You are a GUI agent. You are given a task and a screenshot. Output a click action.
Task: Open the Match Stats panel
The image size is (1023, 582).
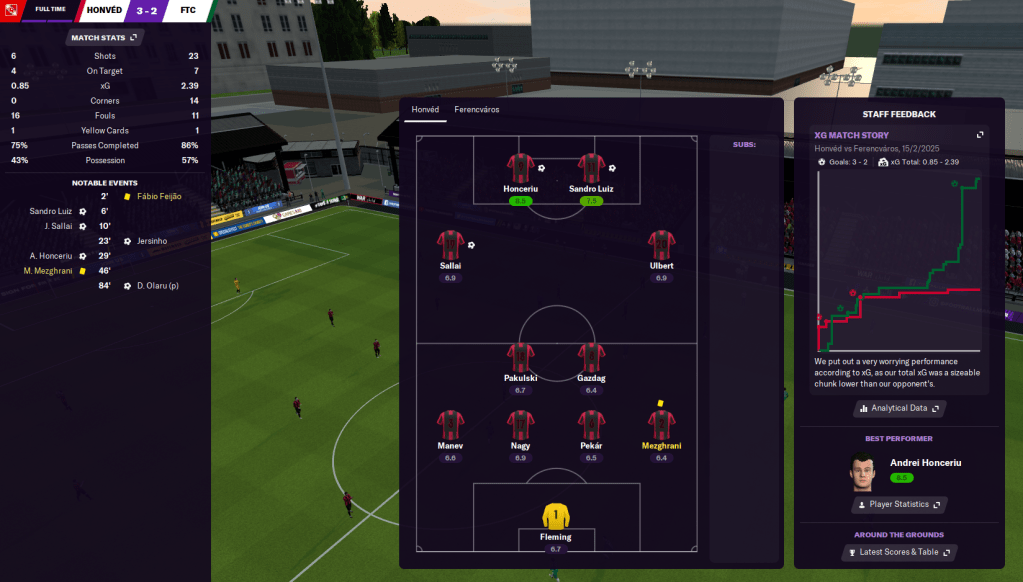pos(104,38)
